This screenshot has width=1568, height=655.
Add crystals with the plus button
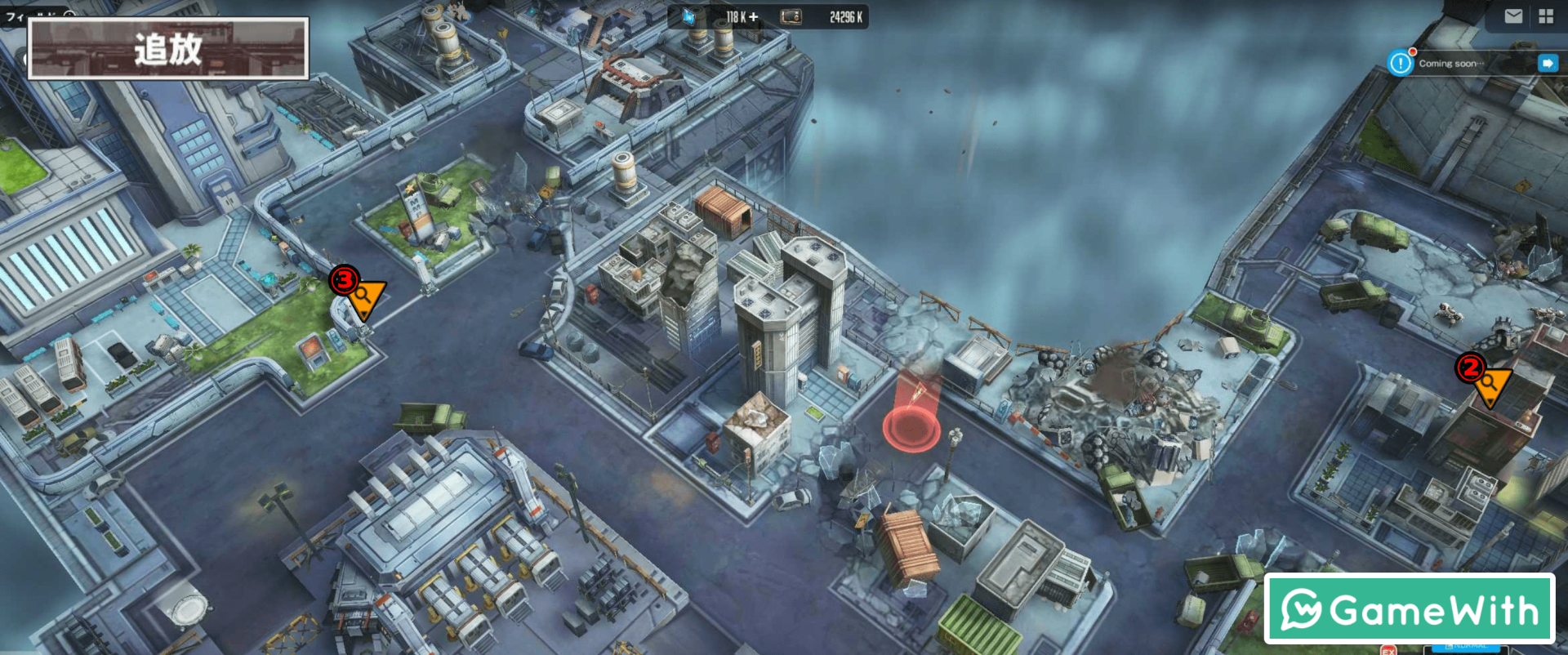(753, 17)
